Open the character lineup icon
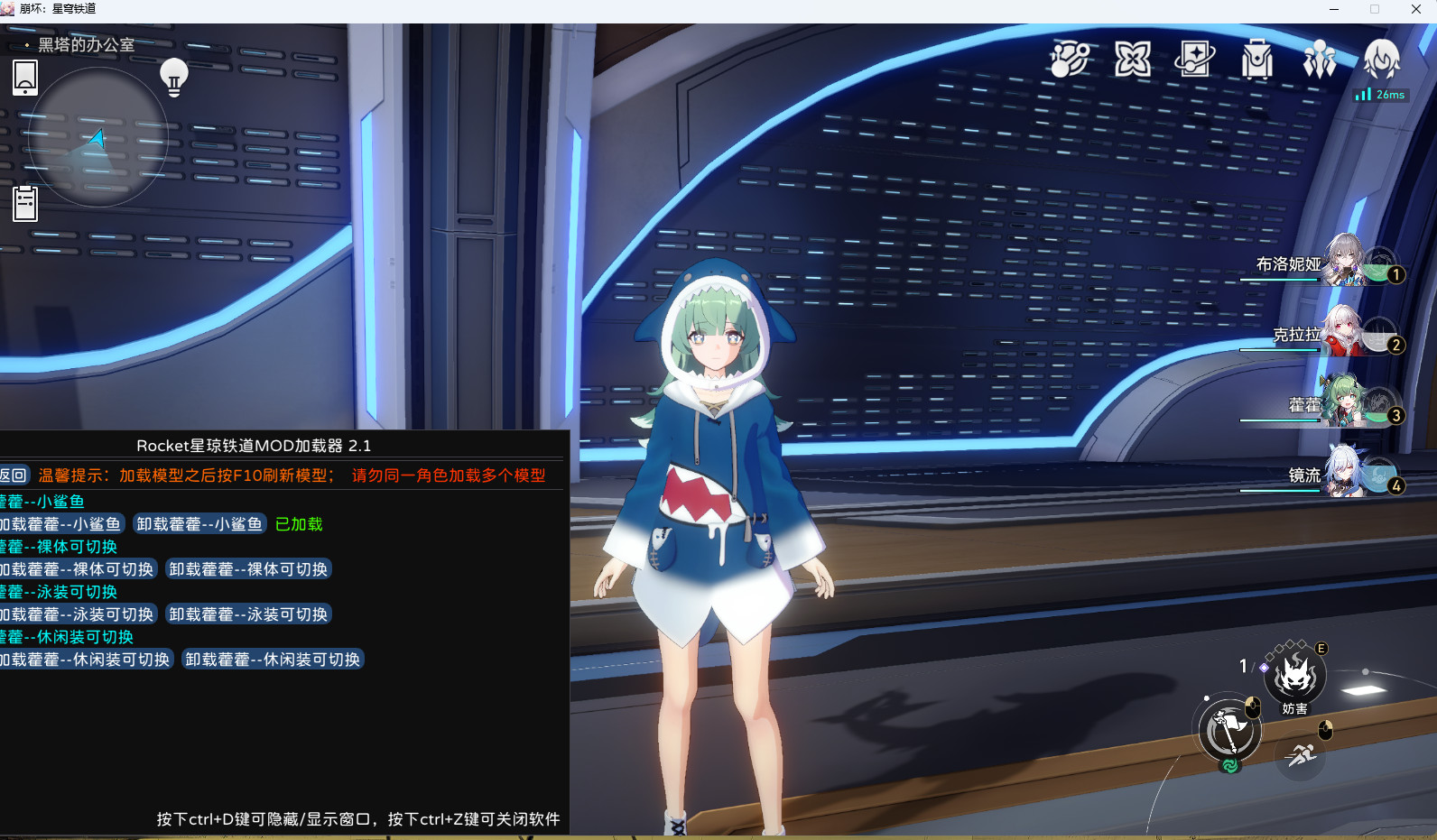The width and height of the screenshot is (1437, 840). click(x=1320, y=58)
